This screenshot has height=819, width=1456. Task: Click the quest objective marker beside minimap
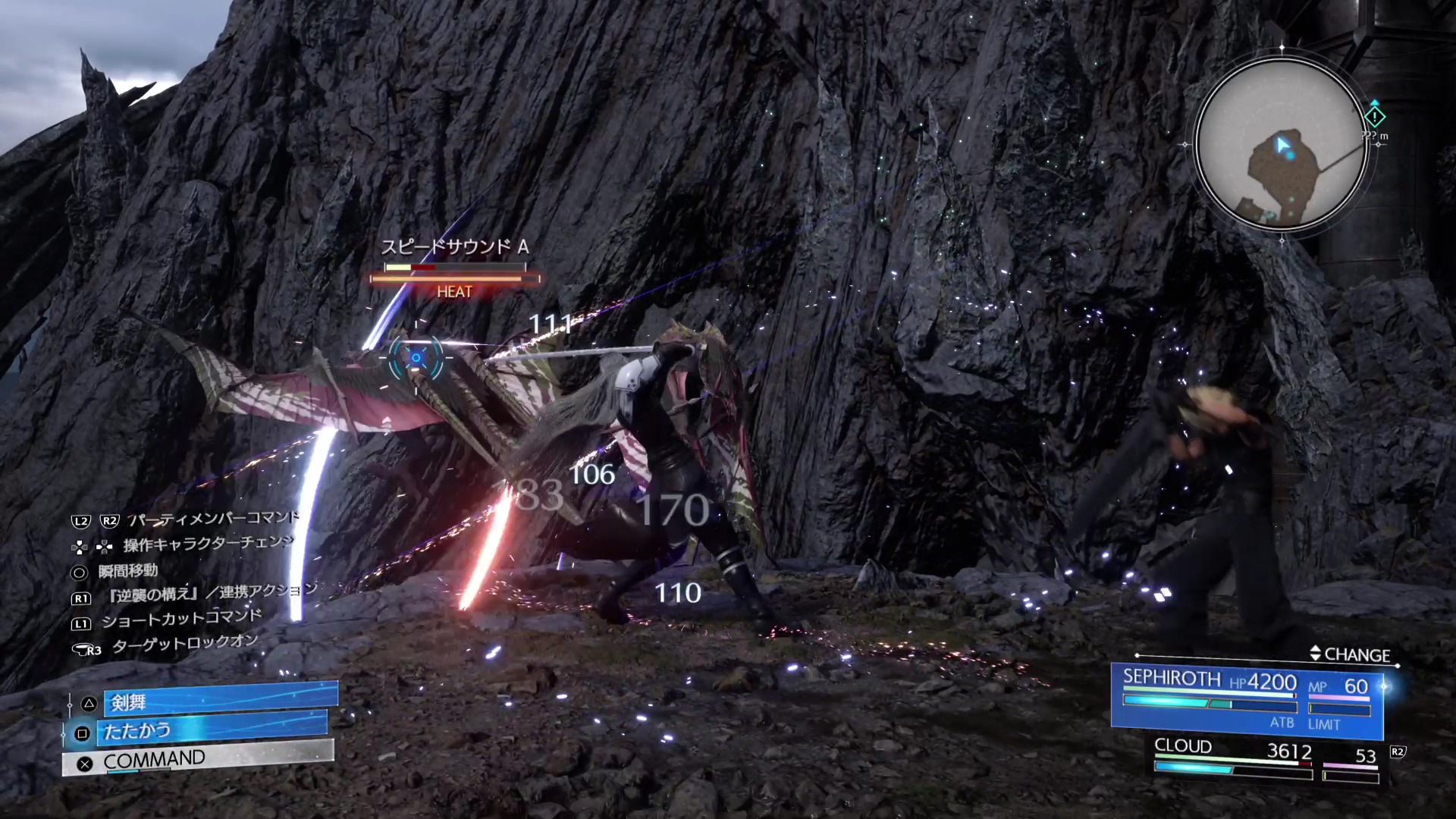(1375, 117)
